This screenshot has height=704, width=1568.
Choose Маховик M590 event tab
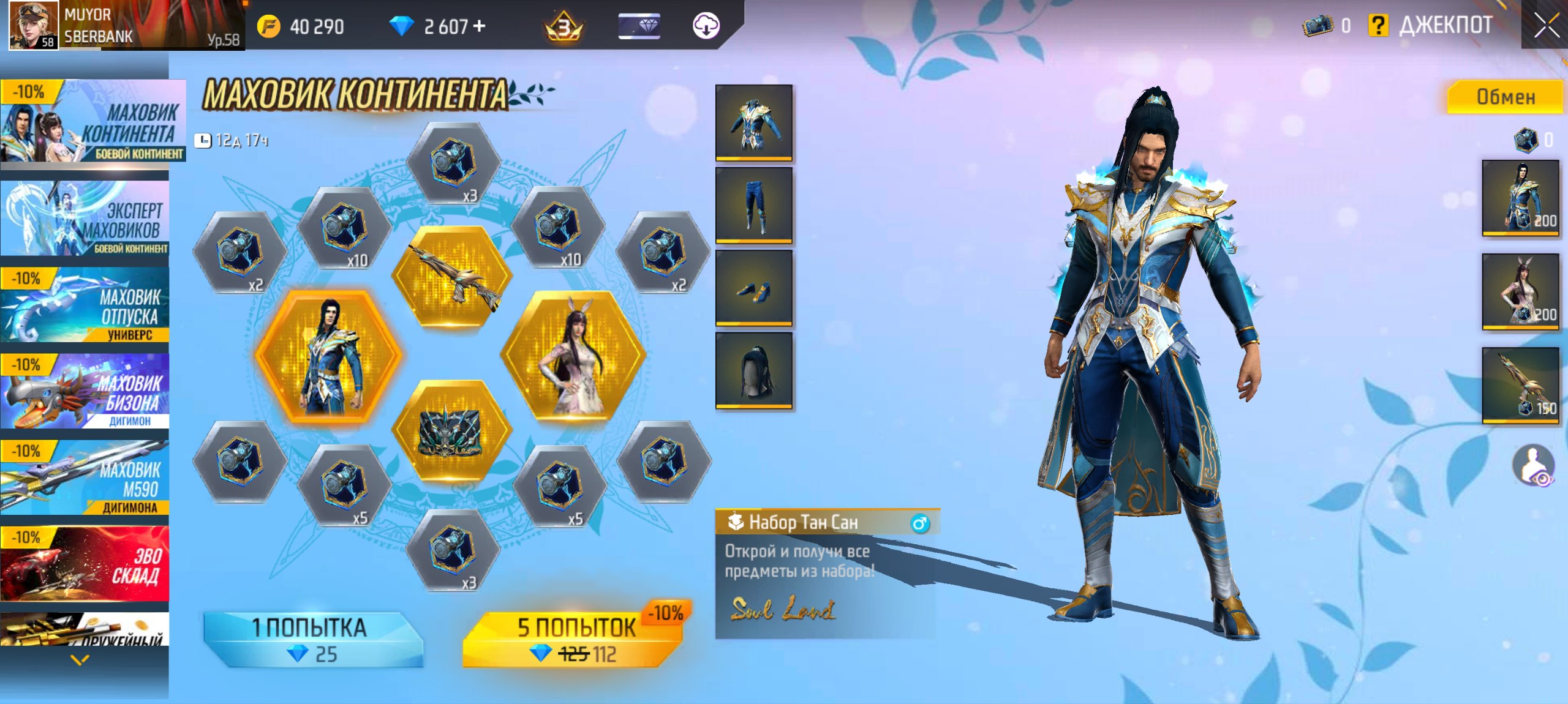86,477
